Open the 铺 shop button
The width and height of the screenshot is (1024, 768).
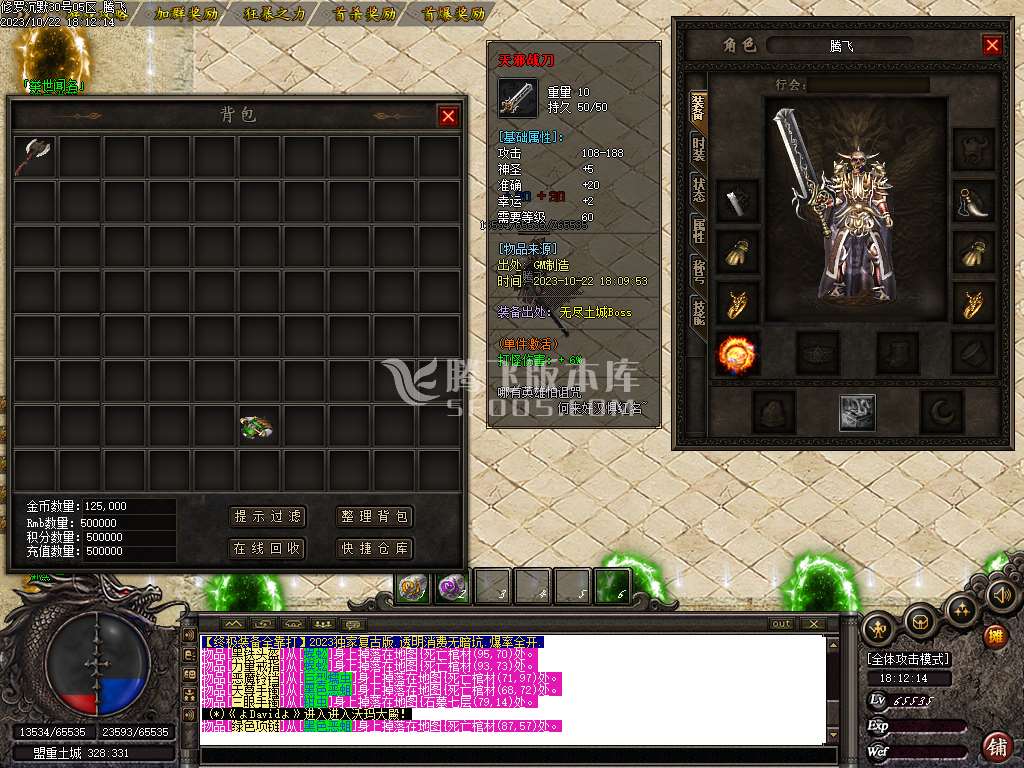pos(996,746)
